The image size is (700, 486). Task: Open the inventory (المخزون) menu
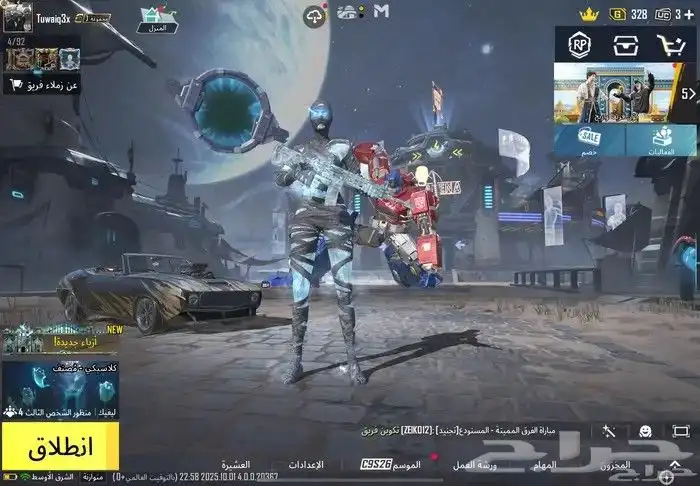coord(615,465)
